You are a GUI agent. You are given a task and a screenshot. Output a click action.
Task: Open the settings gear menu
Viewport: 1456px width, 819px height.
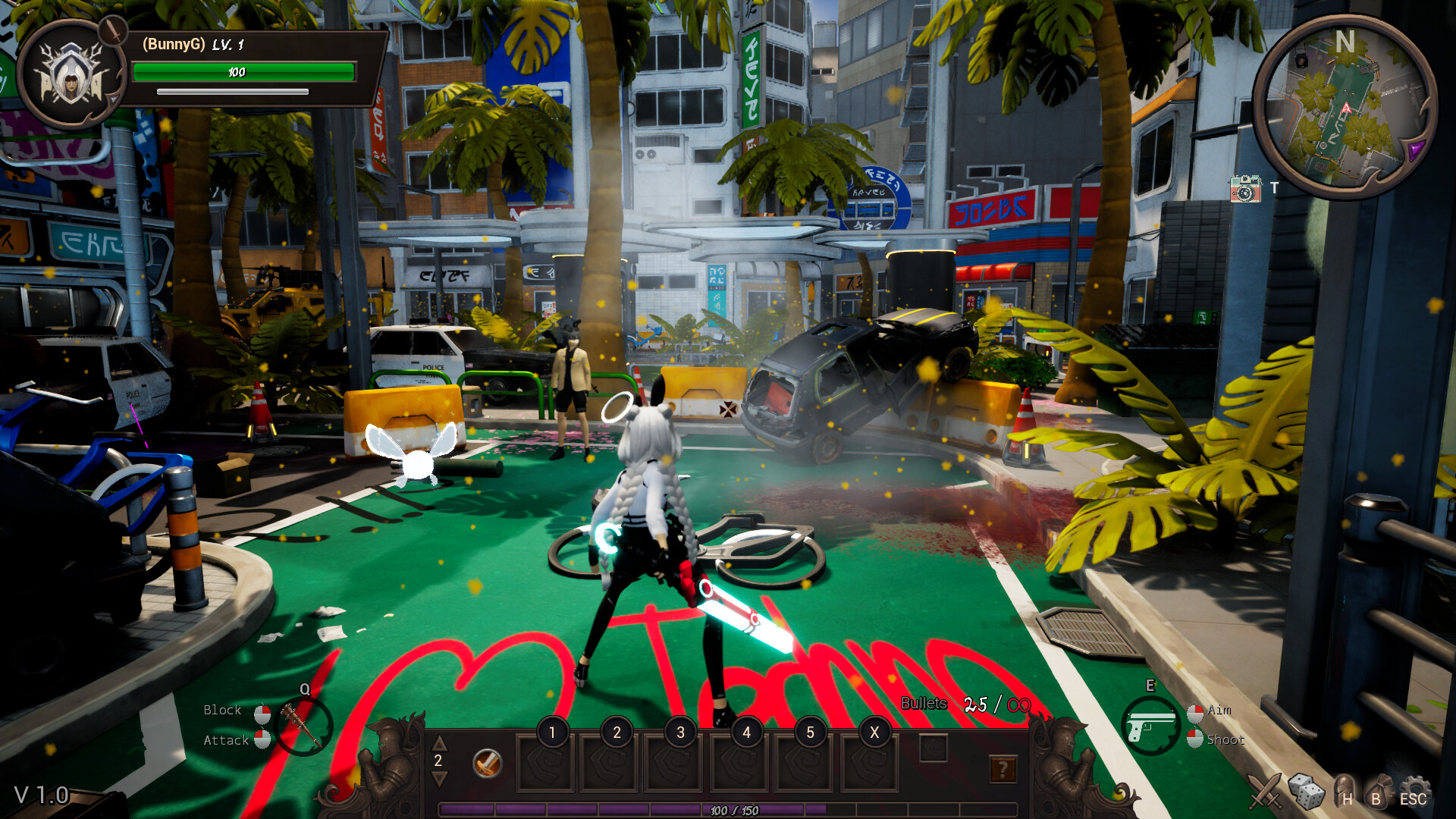(x=1414, y=791)
